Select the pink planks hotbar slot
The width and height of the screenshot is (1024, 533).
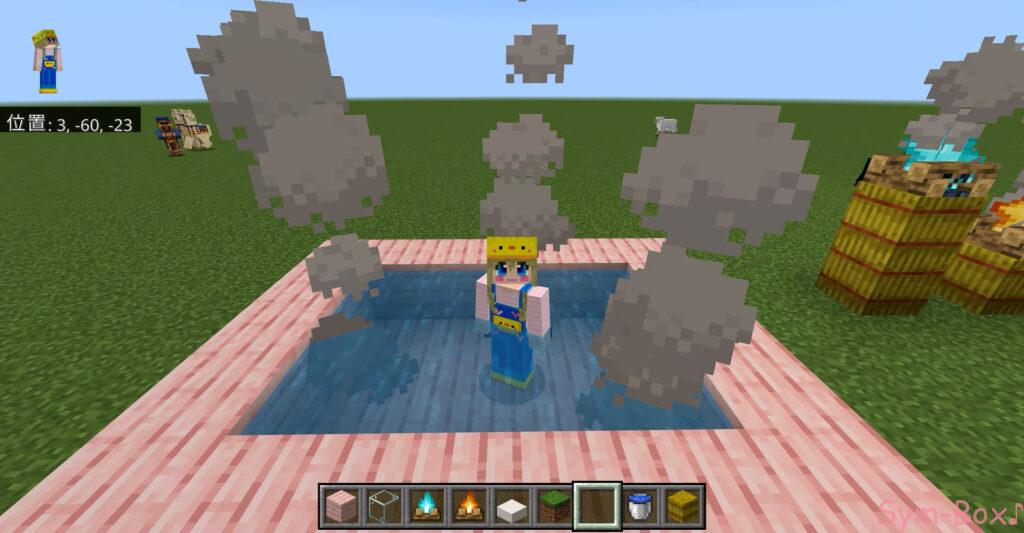pyautogui.click(x=340, y=506)
